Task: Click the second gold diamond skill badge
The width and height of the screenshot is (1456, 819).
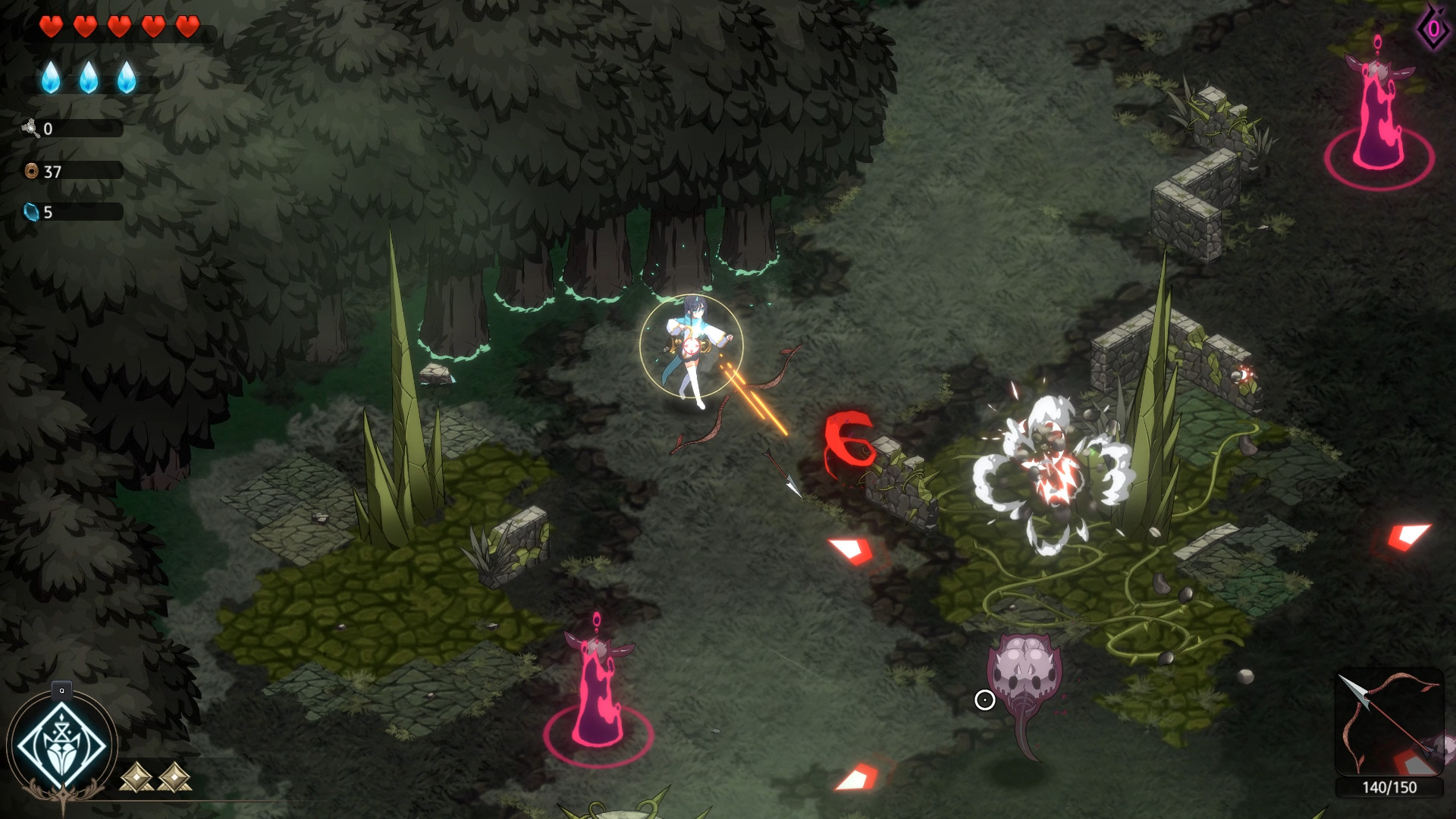Action: coord(176,776)
